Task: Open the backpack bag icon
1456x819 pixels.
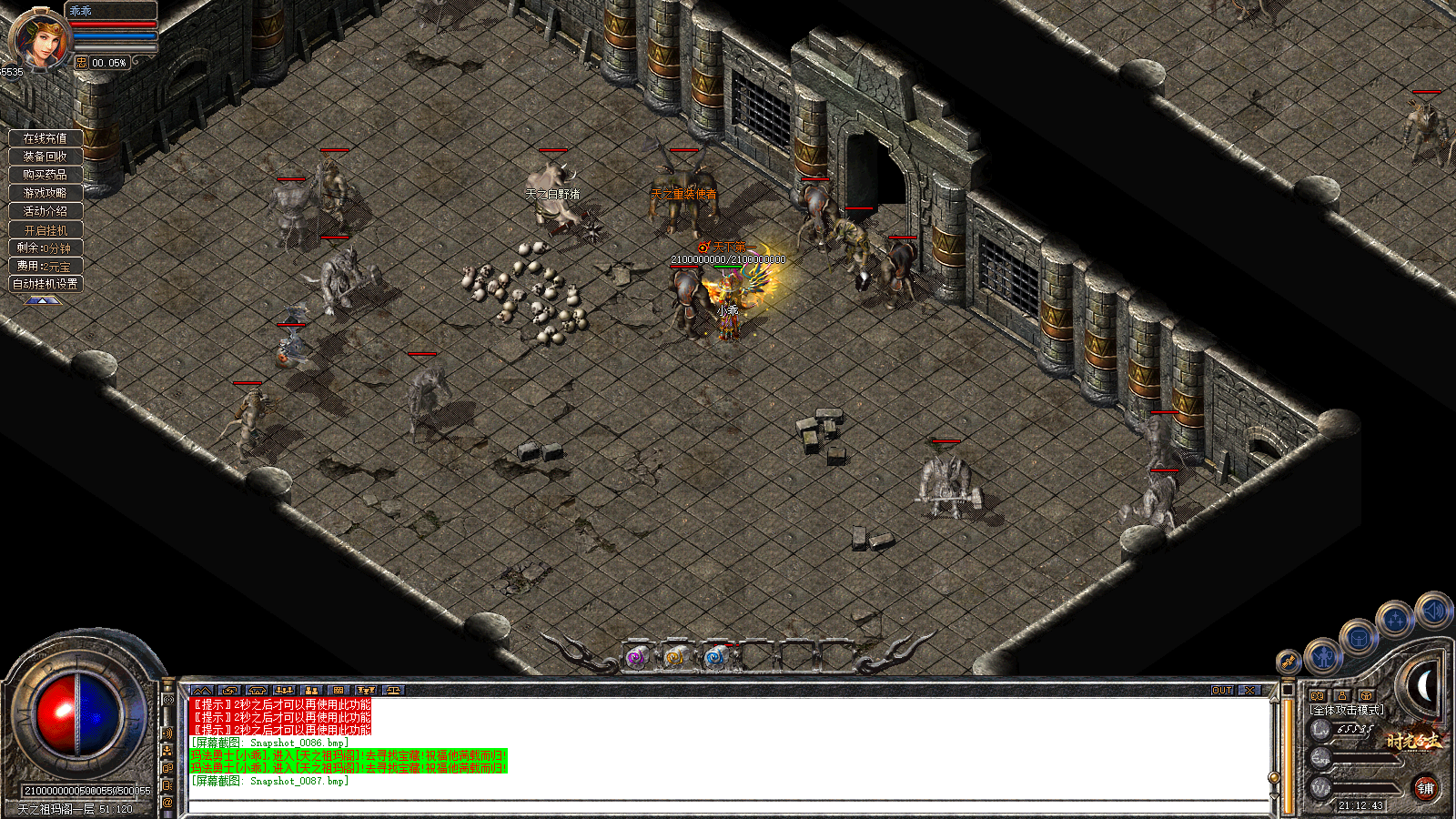Action: tap(1358, 639)
